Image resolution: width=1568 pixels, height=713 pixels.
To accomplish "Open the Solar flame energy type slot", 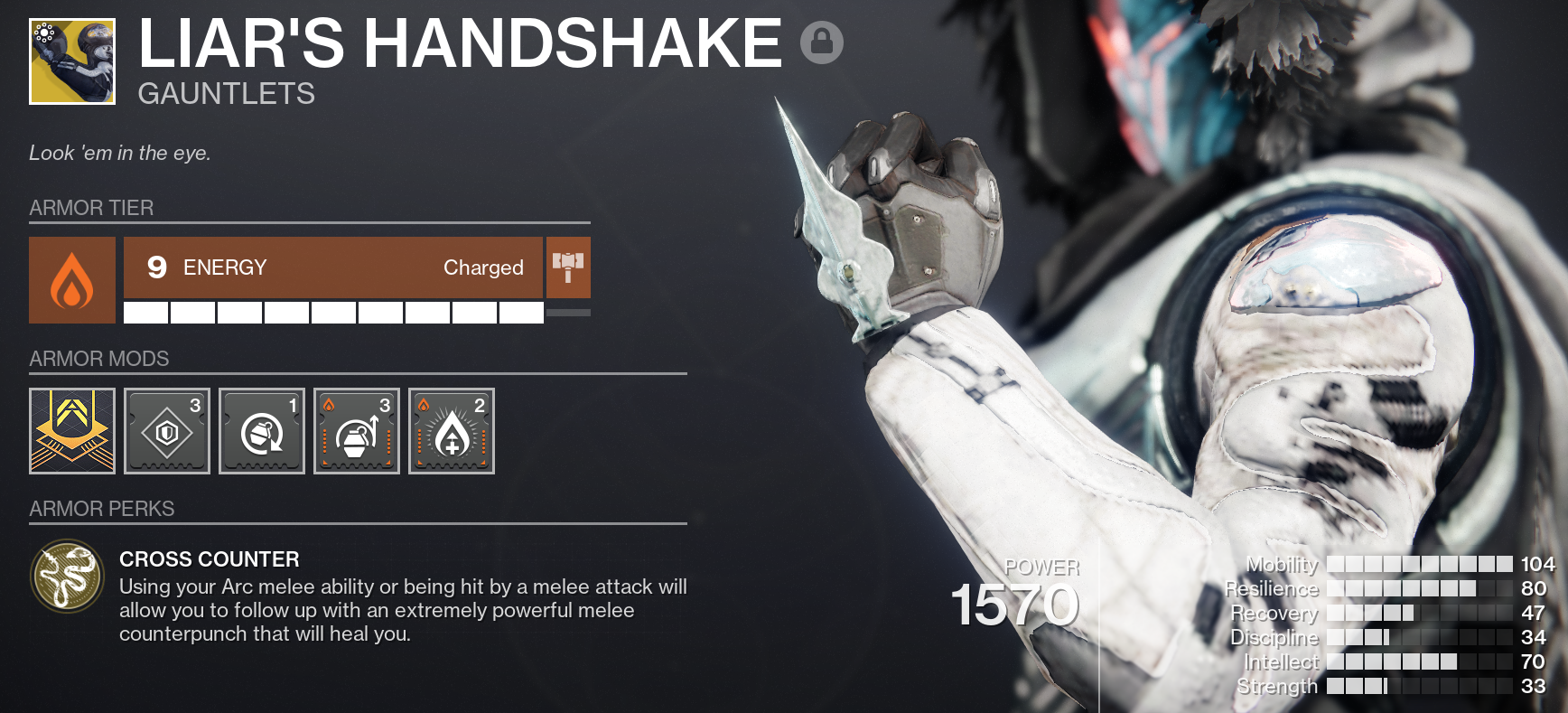I will coord(72,280).
